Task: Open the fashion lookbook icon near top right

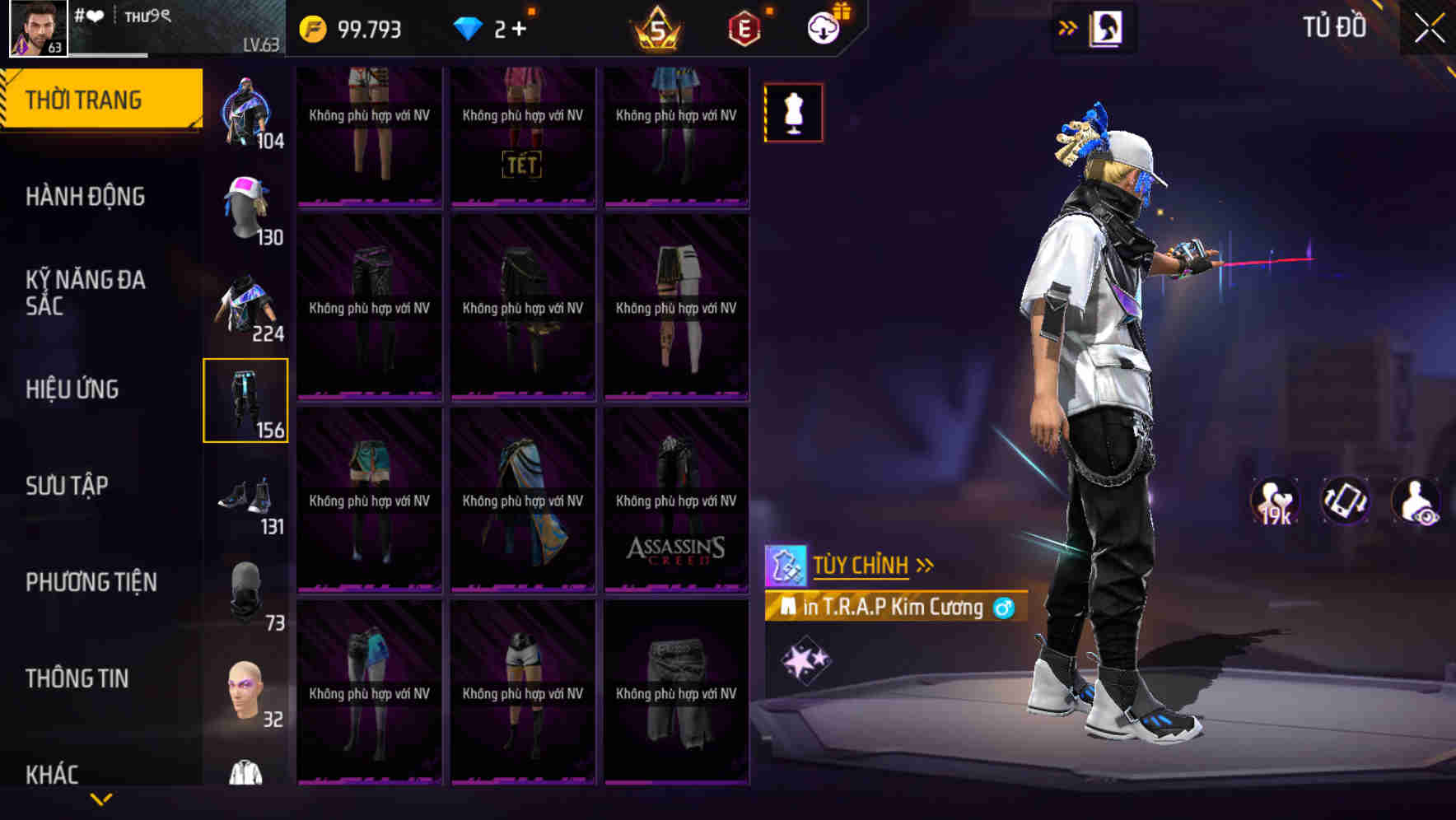Action: click(1108, 27)
